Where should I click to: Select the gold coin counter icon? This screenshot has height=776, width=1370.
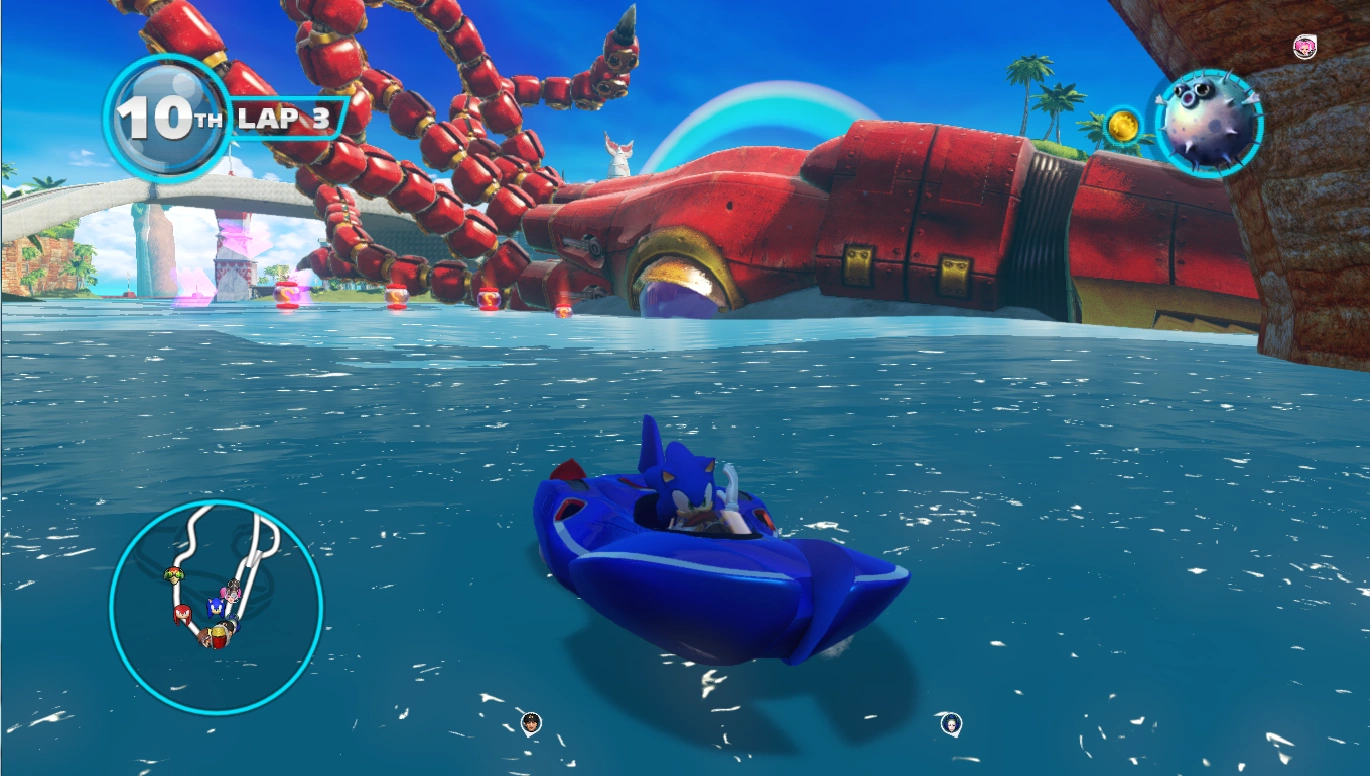click(1124, 127)
